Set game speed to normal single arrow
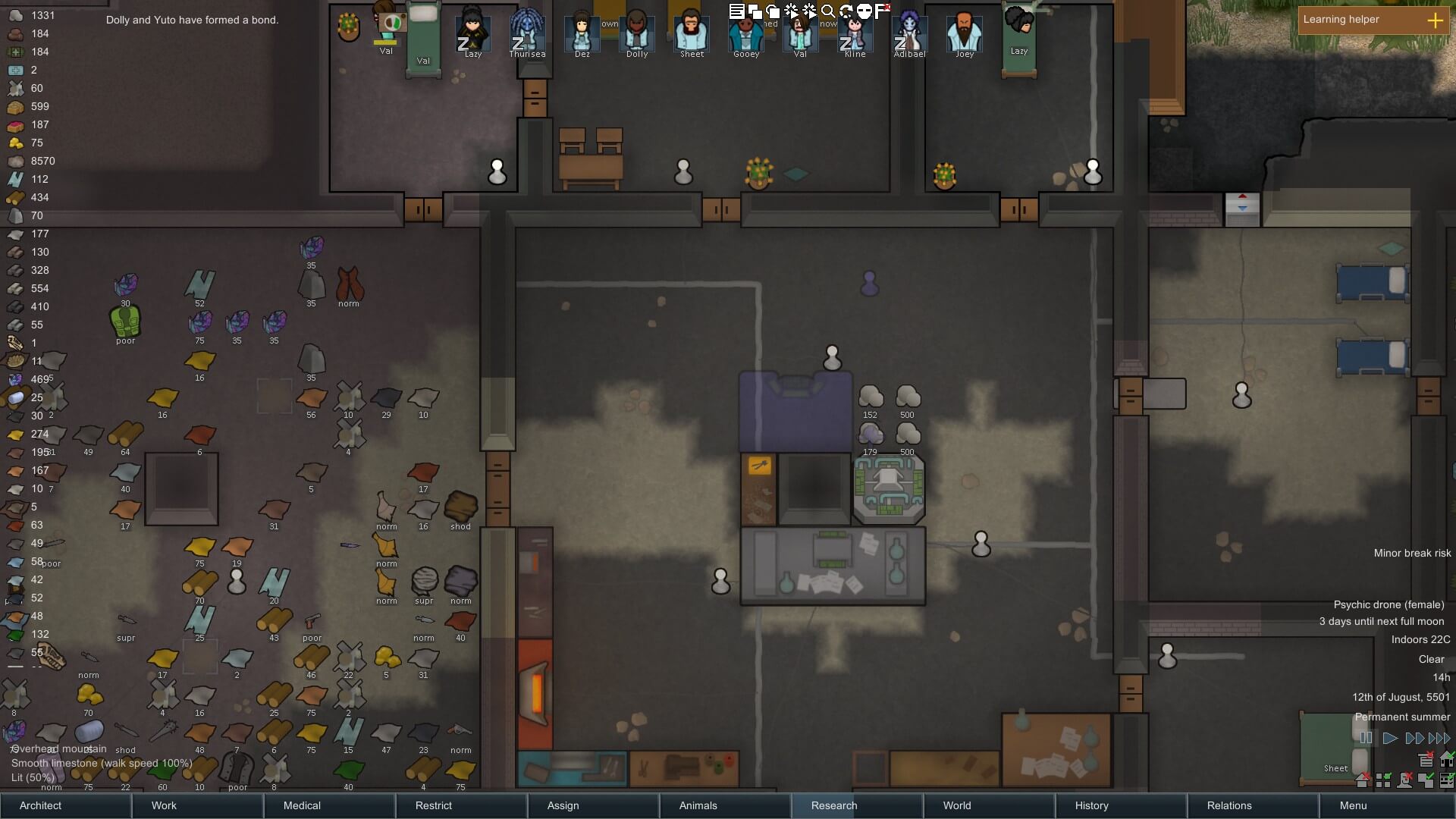 coord(1390,738)
